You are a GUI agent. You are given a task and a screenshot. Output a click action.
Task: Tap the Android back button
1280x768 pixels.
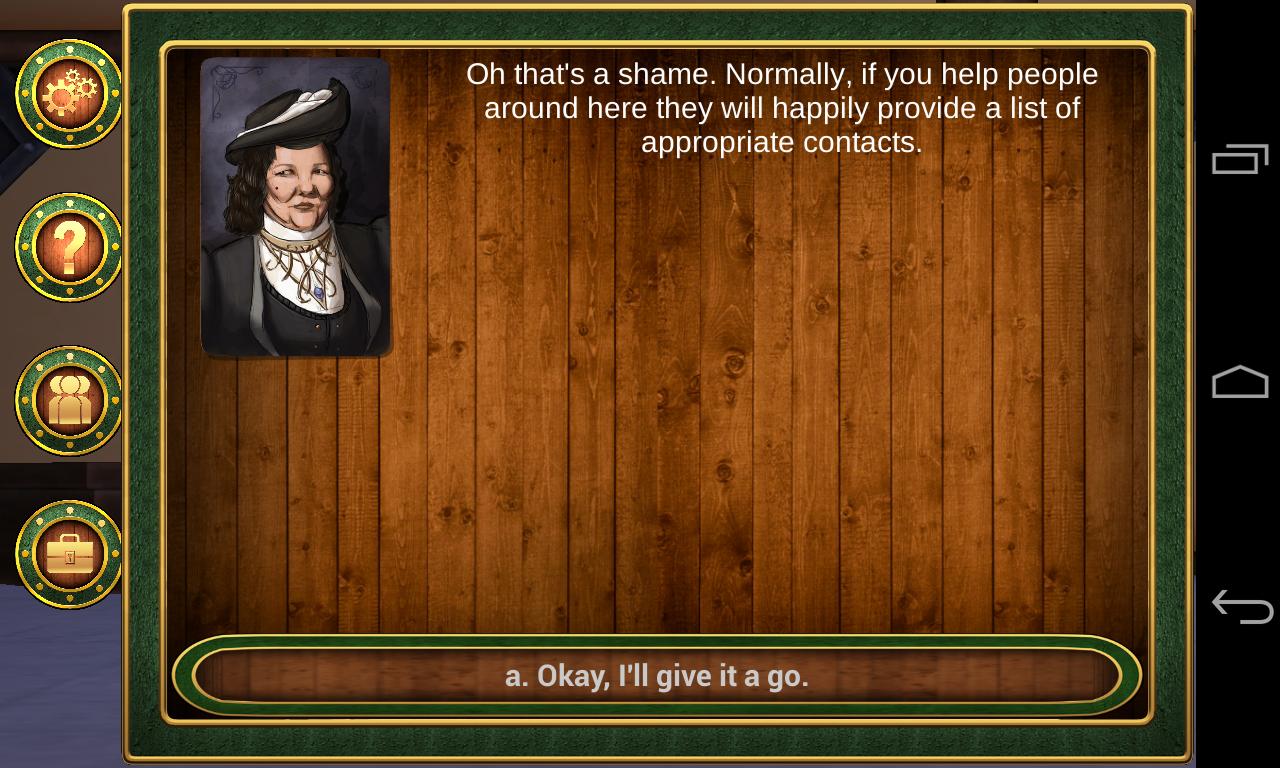pyautogui.click(x=1240, y=606)
